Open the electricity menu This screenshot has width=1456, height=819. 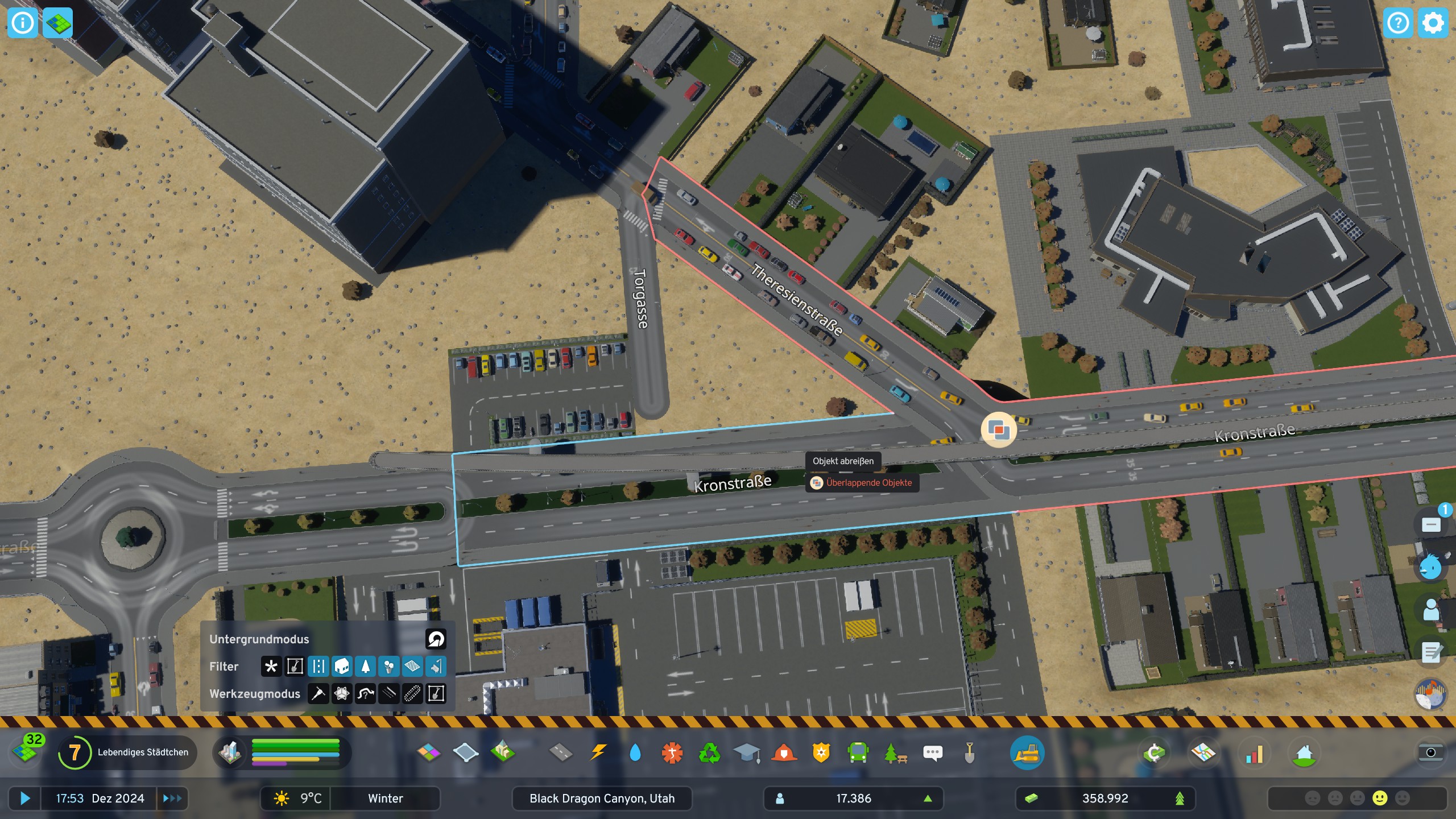(x=597, y=752)
